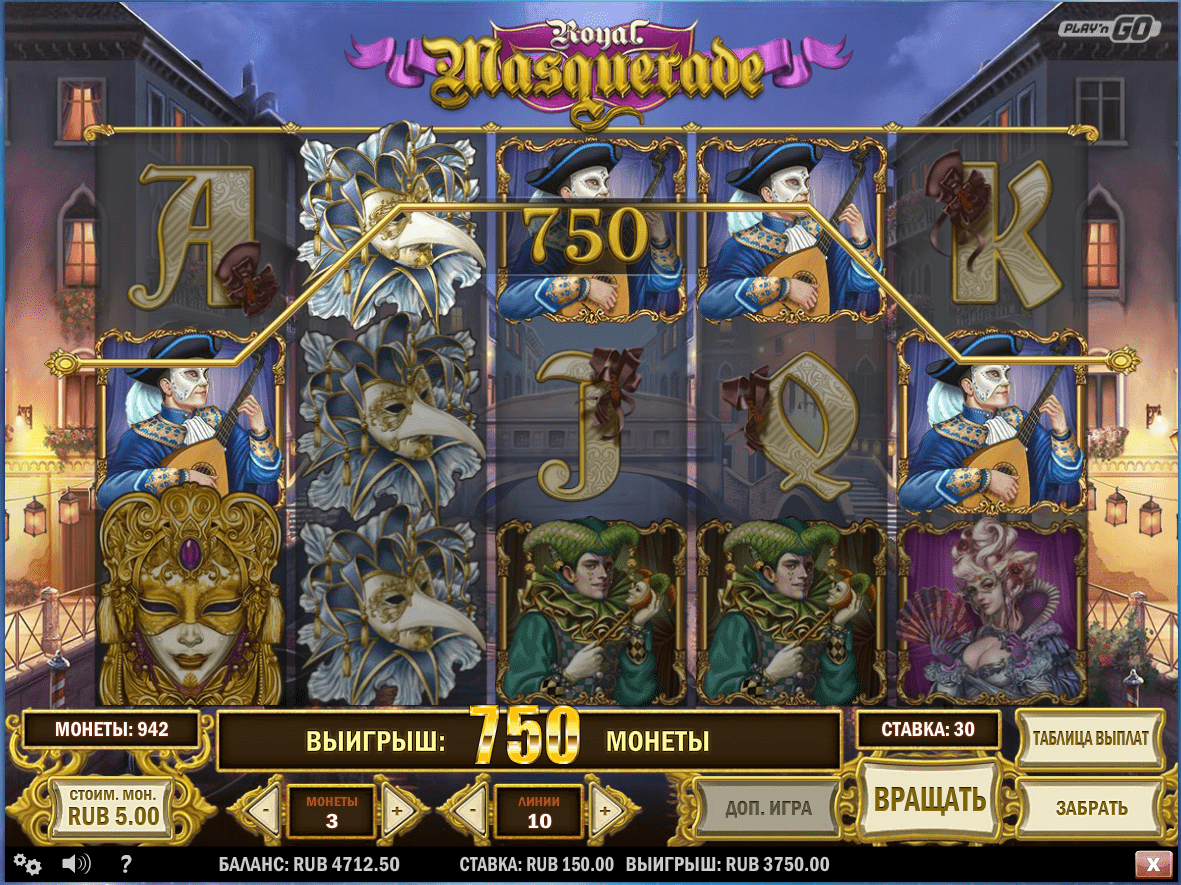The width and height of the screenshot is (1181, 885).
Task: Decrease the number of ЛИНИИ
Action: pyautogui.click(x=472, y=810)
